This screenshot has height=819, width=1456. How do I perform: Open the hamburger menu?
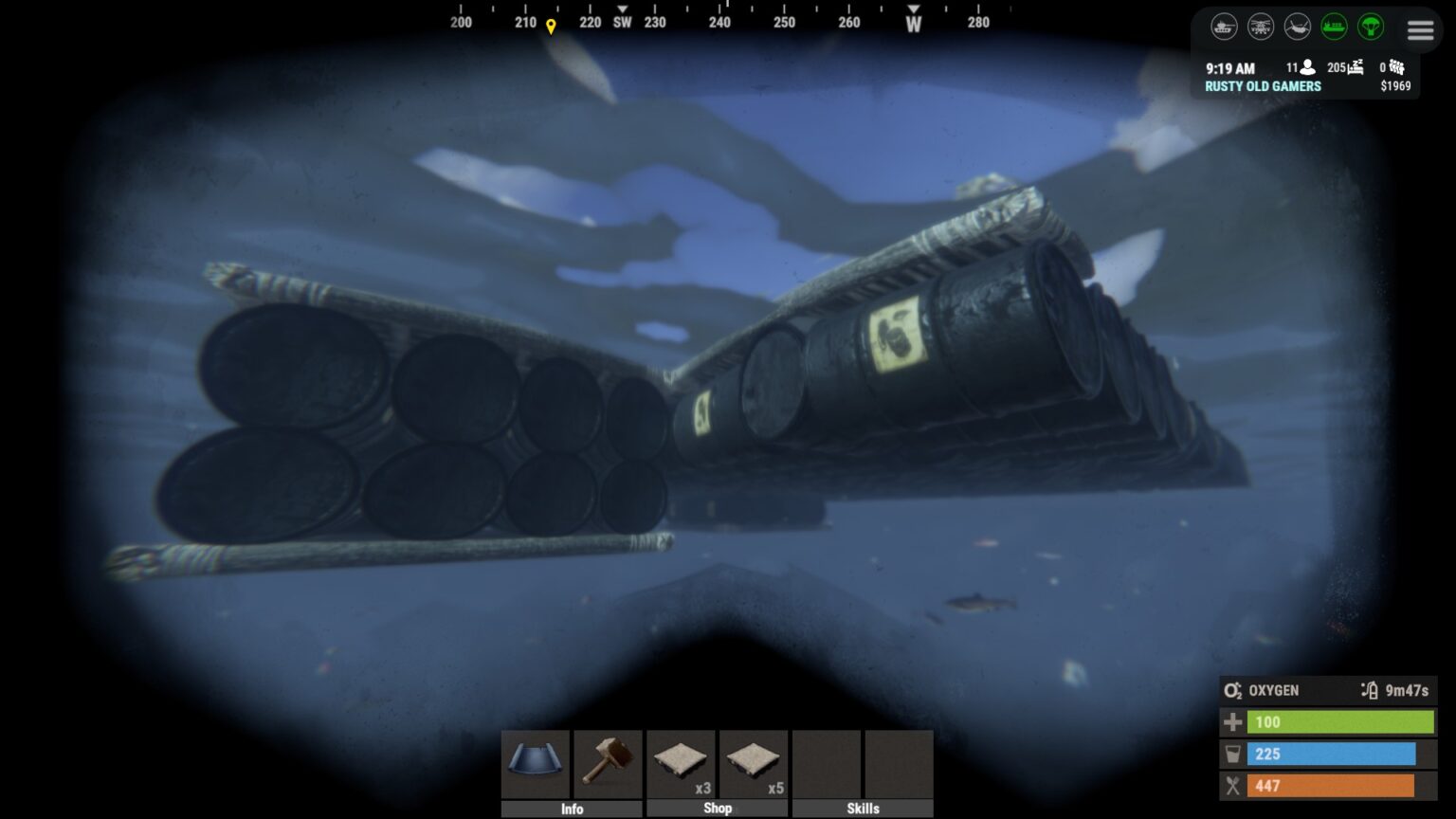(x=1420, y=29)
